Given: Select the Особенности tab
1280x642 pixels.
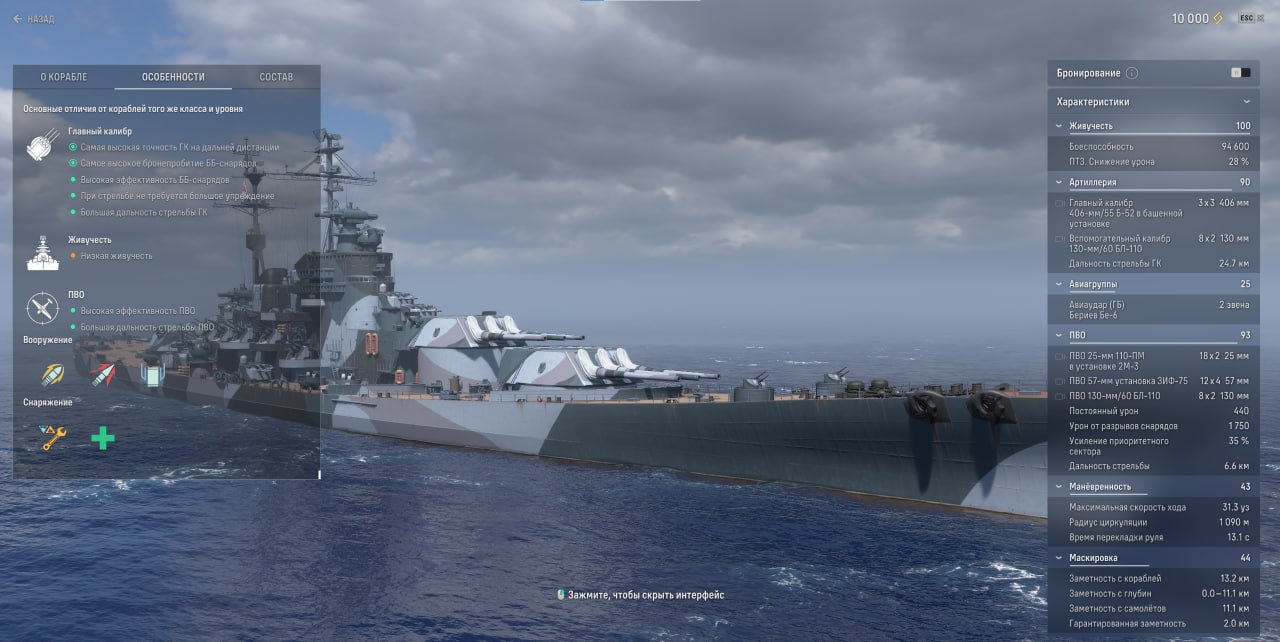Looking at the screenshot, I should click(x=173, y=77).
